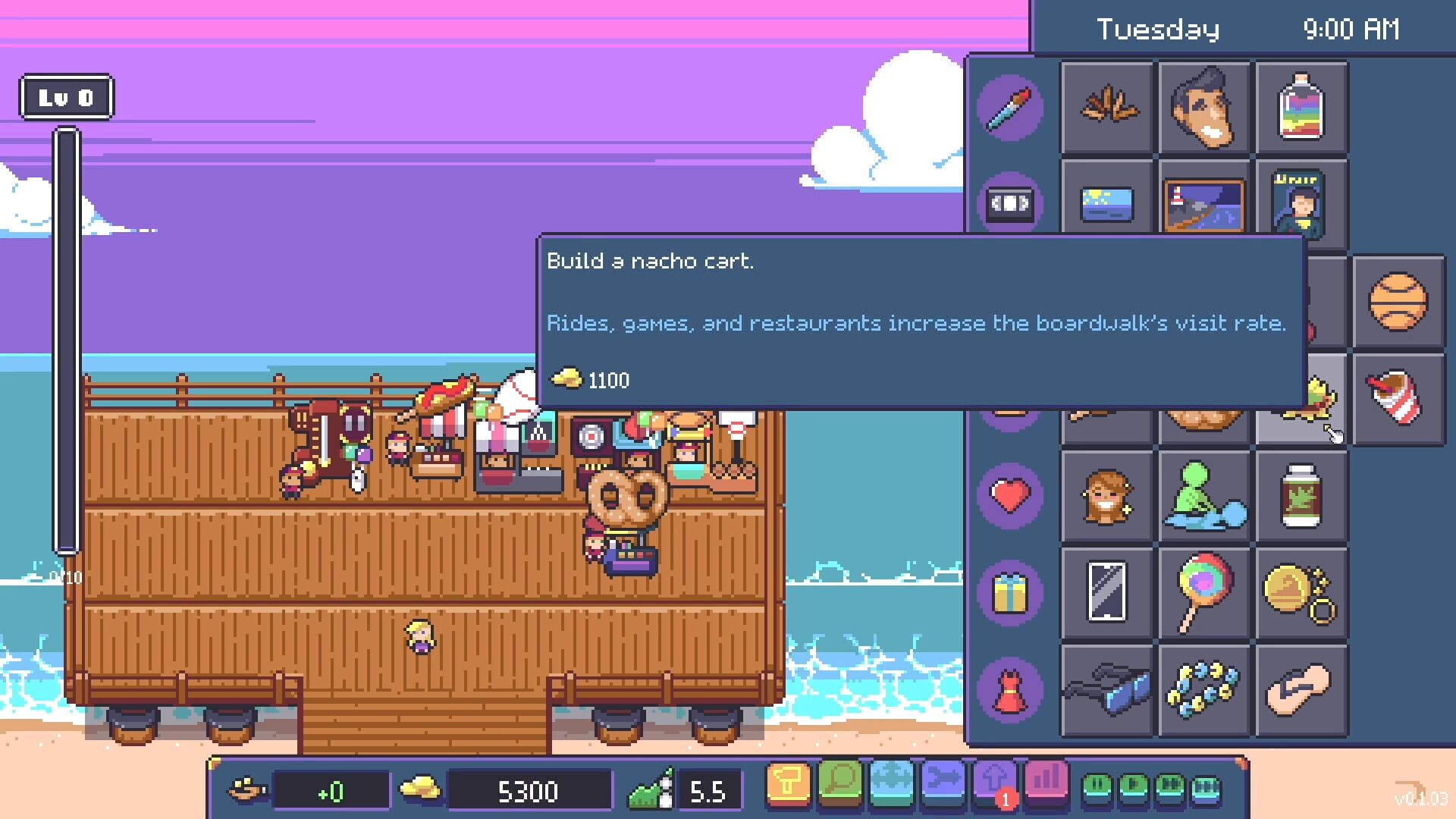Select the basketball item
Viewport: 1456px width, 819px height.
click(x=1399, y=302)
